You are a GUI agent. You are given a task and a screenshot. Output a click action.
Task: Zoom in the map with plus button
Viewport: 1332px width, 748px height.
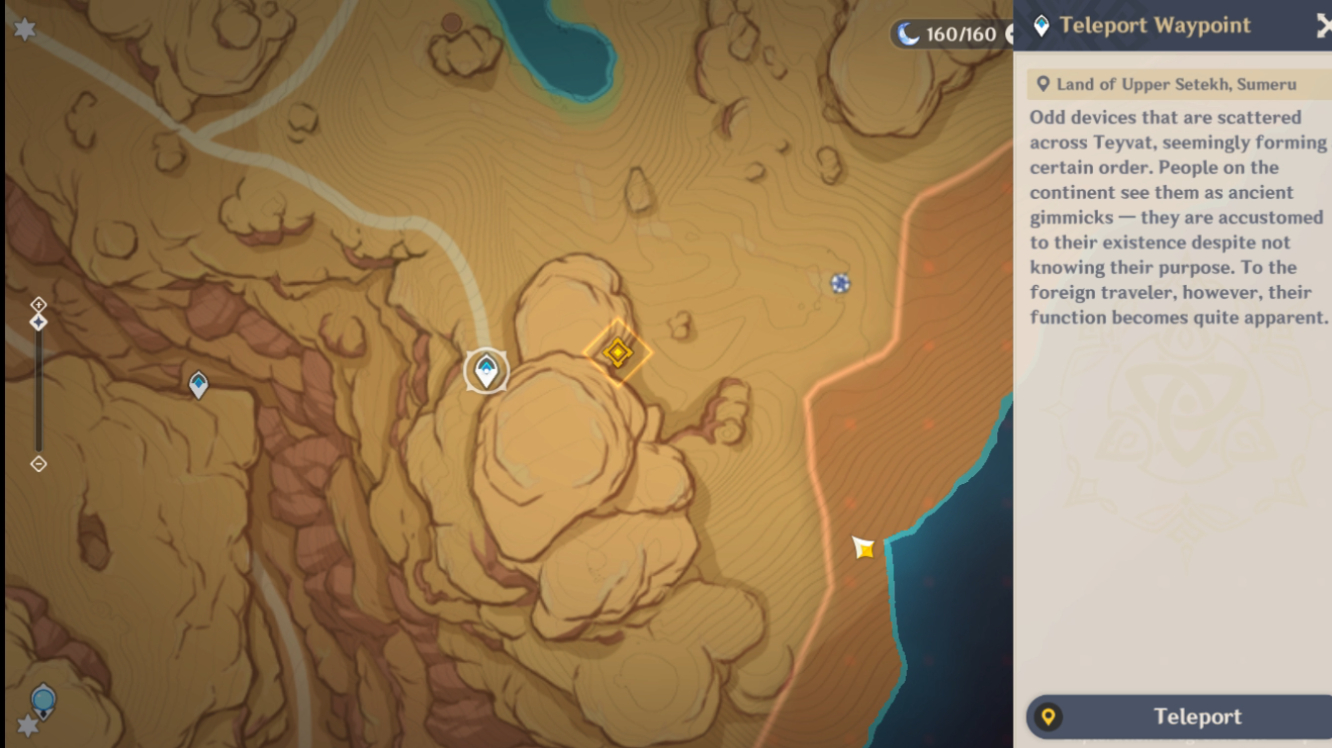(x=38, y=303)
